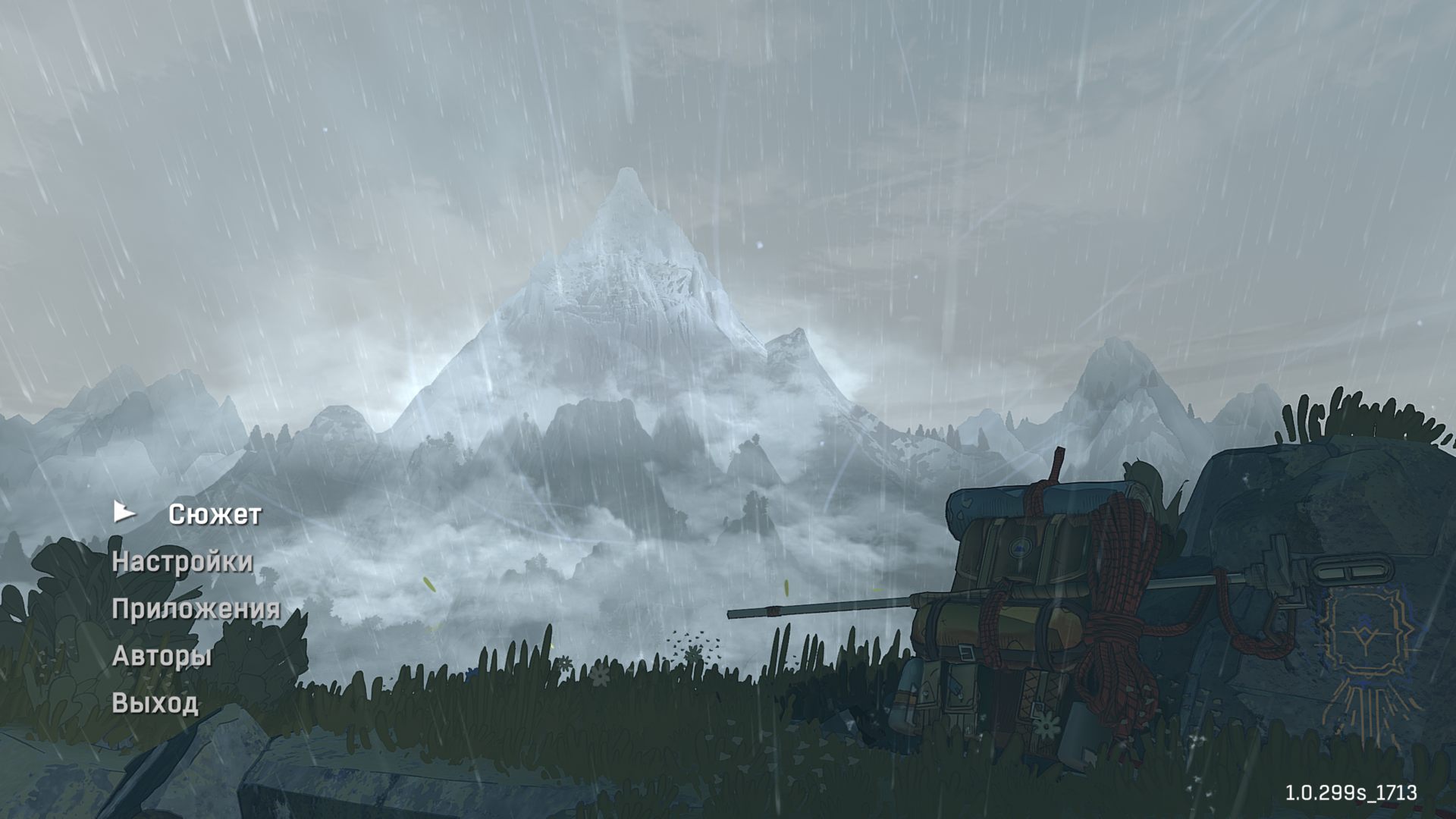The width and height of the screenshot is (1456, 819).
Task: Click the white selection arrow beside Сюжет
Action: (x=124, y=513)
